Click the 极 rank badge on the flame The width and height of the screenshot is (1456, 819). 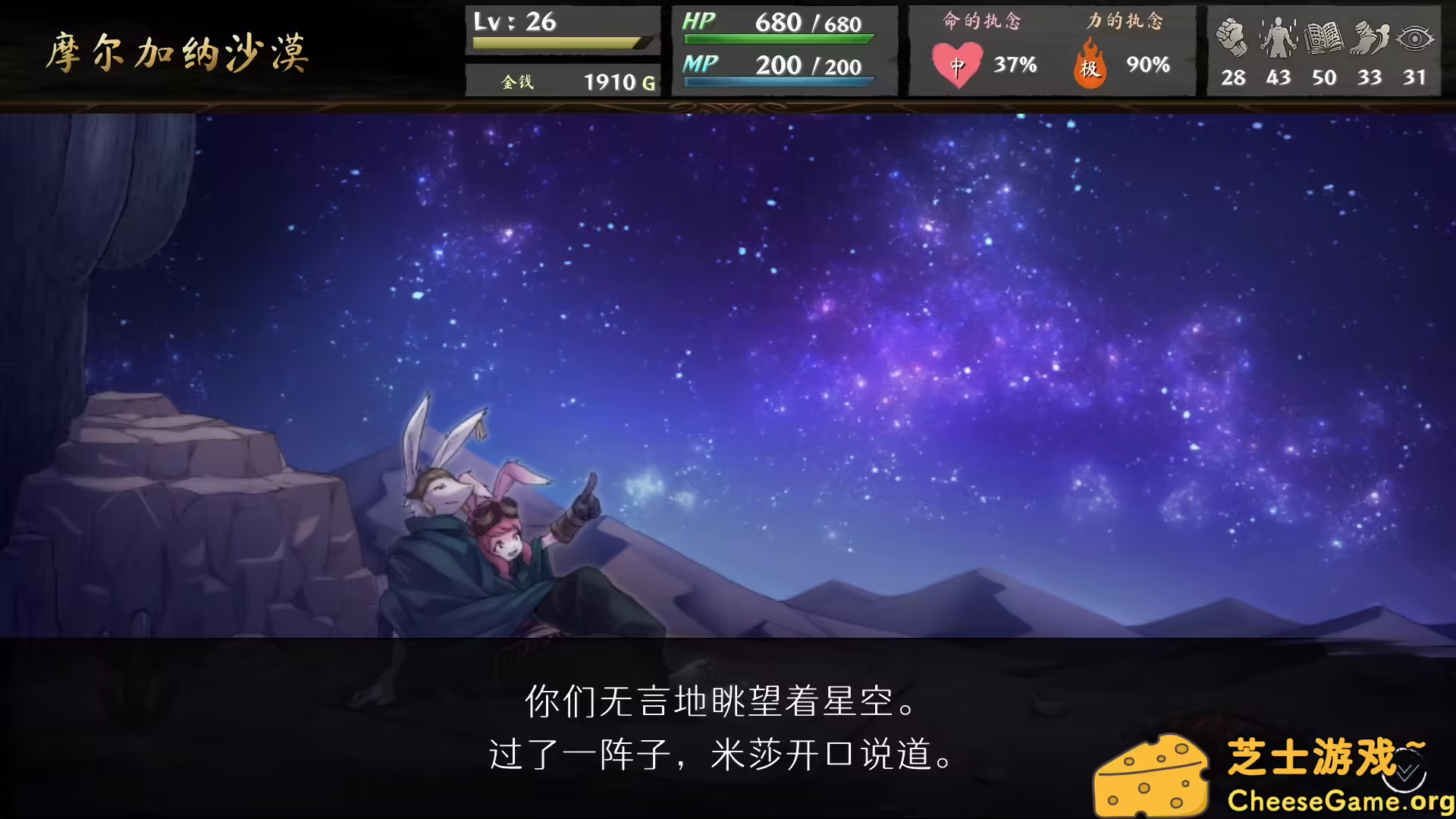(1090, 70)
